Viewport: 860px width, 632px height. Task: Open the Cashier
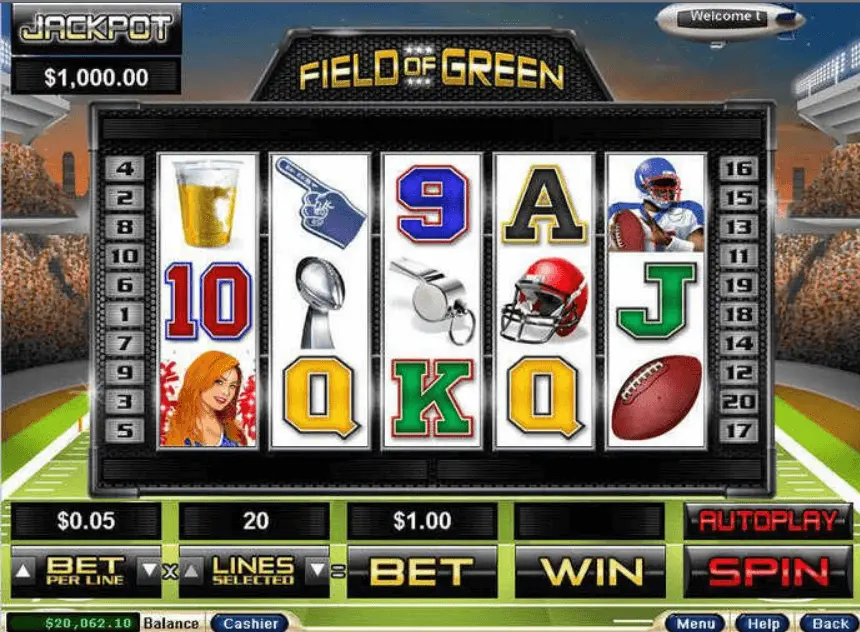point(250,623)
